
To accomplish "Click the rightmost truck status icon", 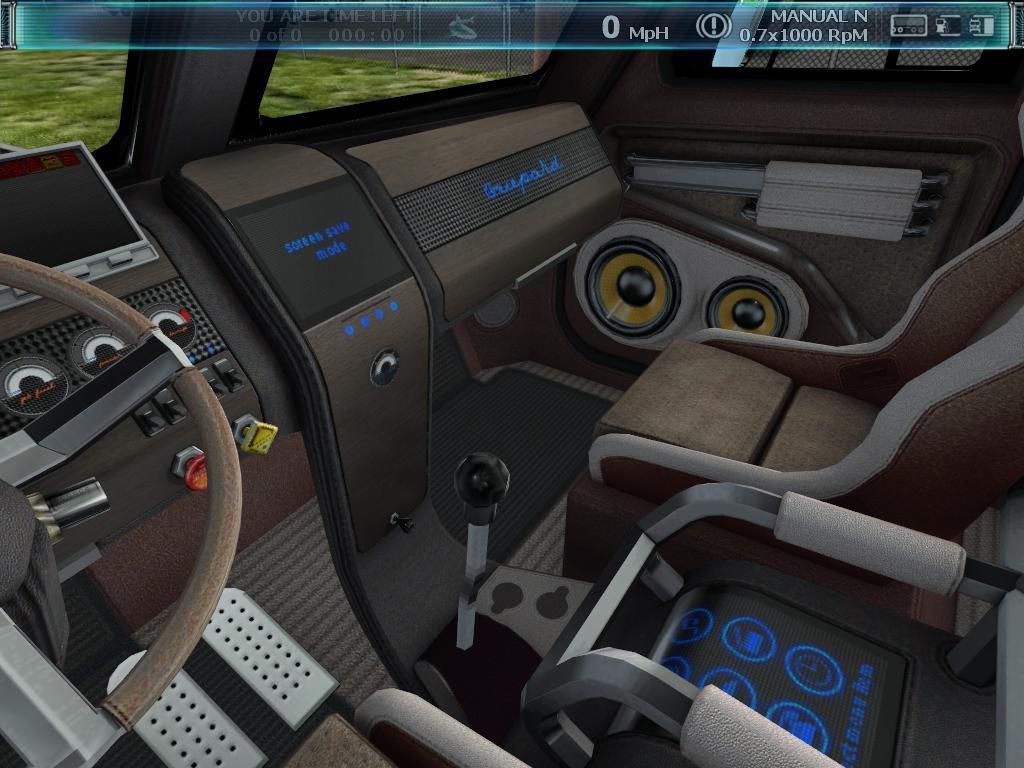I will [x=981, y=26].
